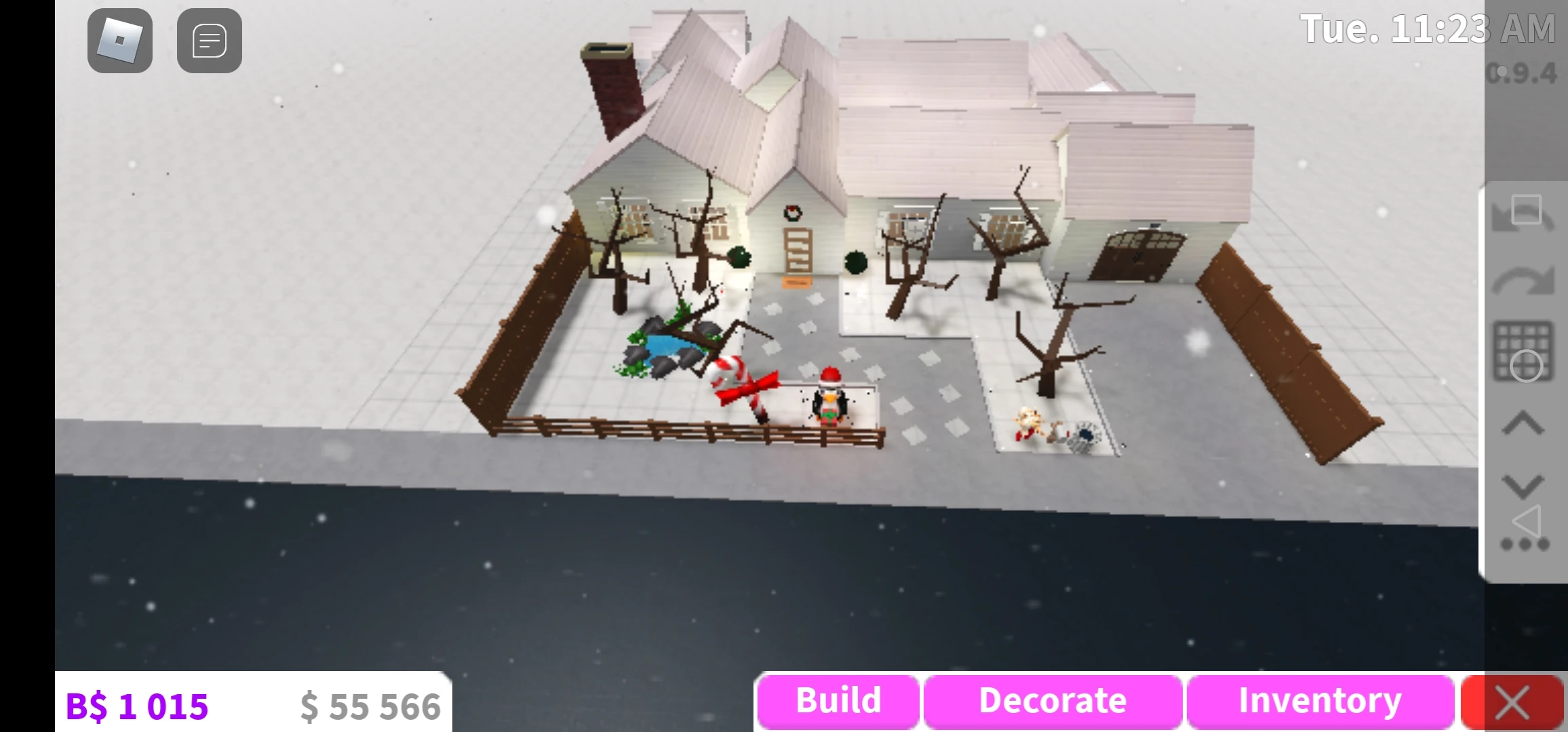The width and height of the screenshot is (1568, 732).
Task: Collapse the sidebar with the left-facing arrow
Action: (1527, 521)
